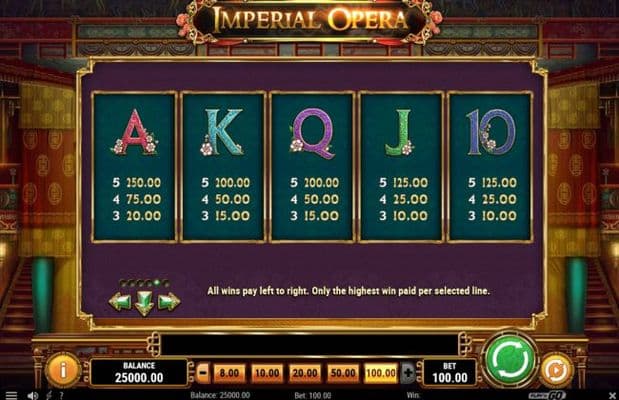Screen dimensions: 619x400
Task: Spin the reels with the green button
Action: tap(509, 361)
